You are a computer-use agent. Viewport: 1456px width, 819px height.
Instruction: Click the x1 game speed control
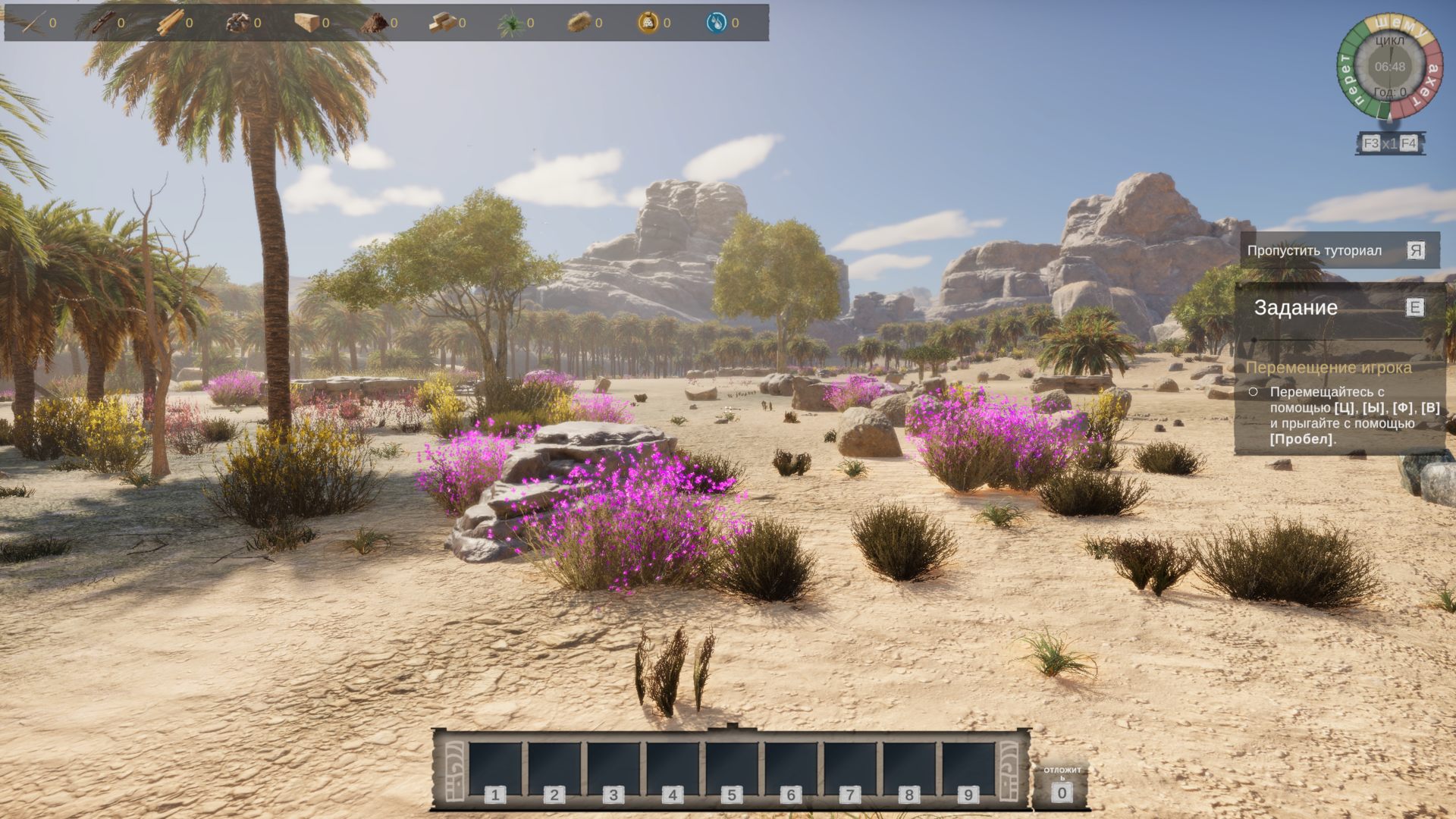[1389, 143]
